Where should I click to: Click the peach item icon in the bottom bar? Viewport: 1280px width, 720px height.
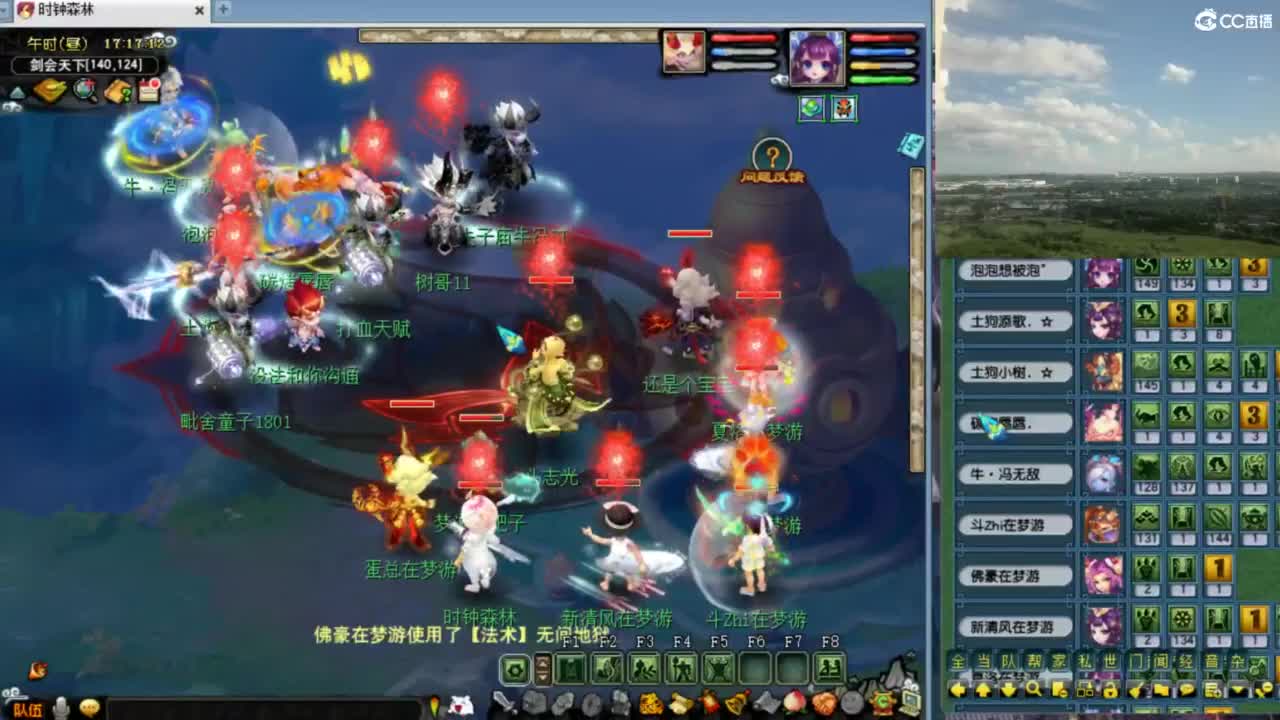[x=793, y=701]
